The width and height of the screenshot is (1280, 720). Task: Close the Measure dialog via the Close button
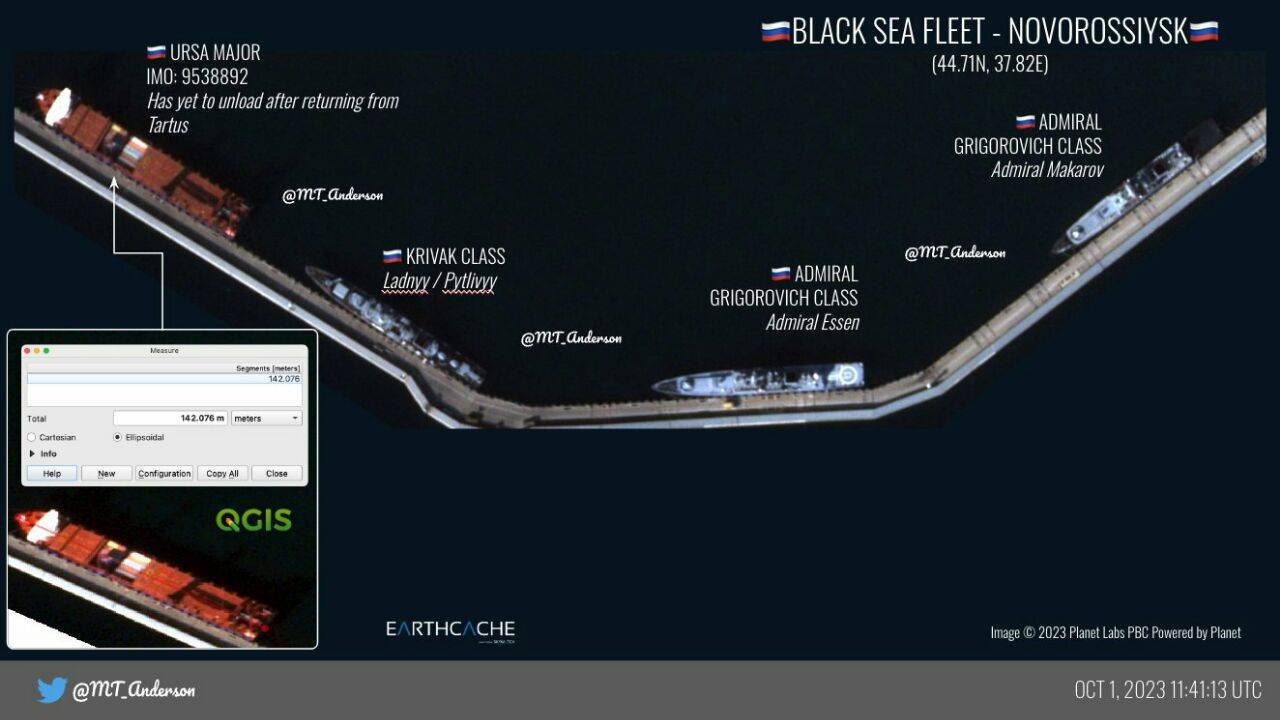coord(277,473)
